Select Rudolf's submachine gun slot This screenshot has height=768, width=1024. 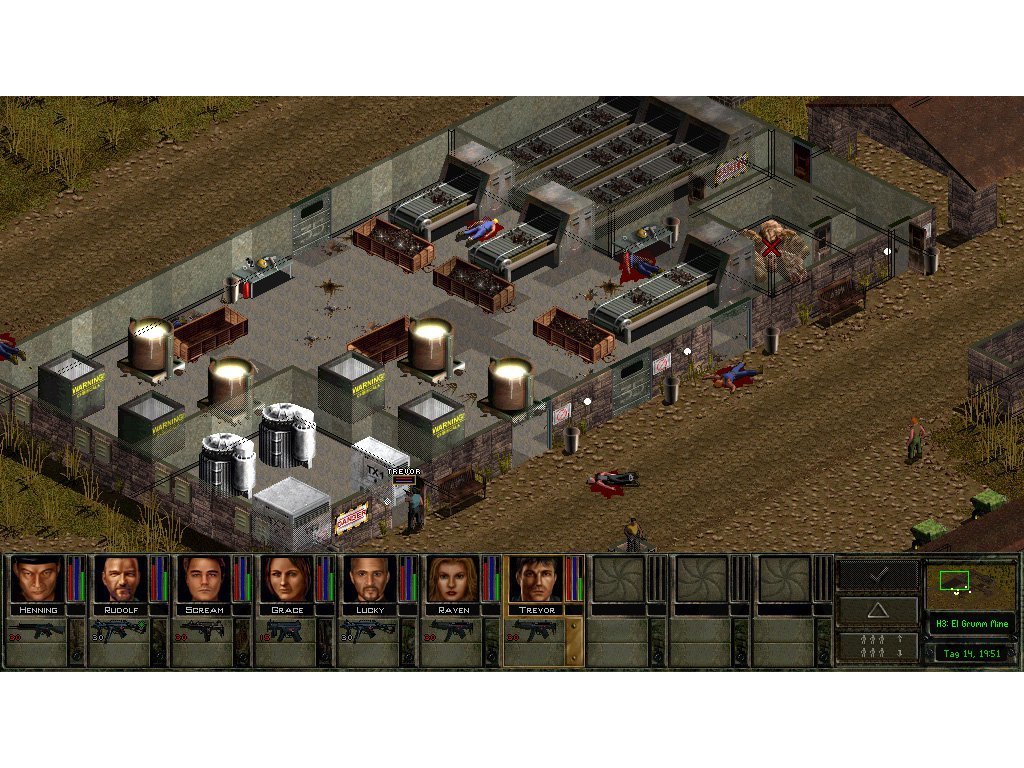(120, 632)
